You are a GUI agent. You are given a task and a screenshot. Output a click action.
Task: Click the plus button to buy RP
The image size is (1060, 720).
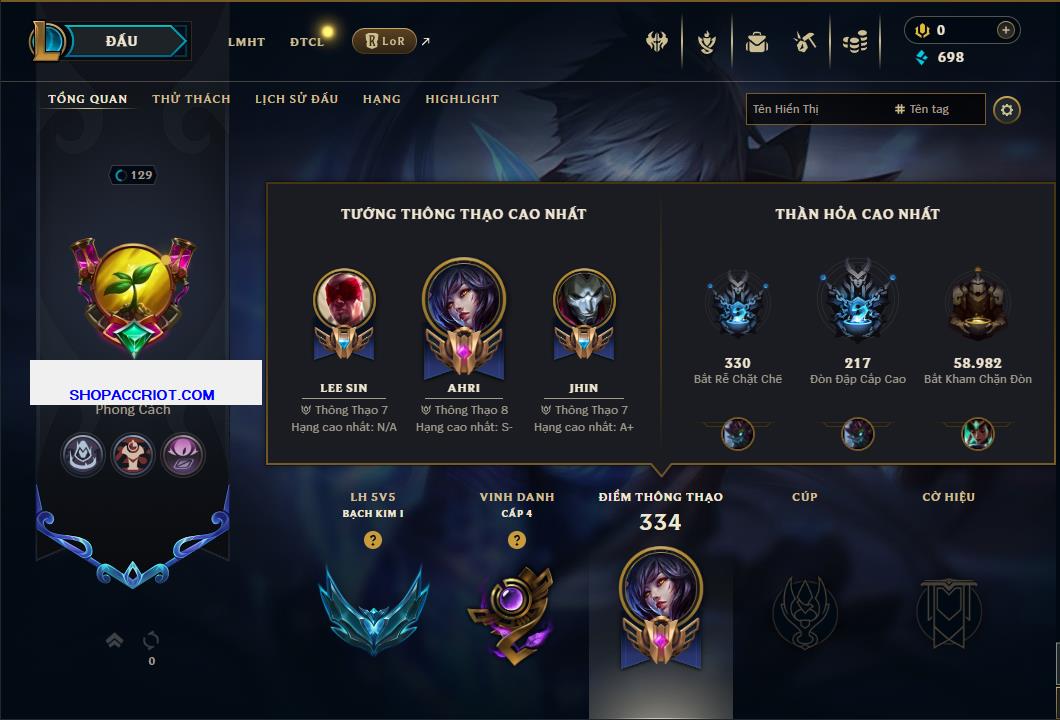(1005, 30)
